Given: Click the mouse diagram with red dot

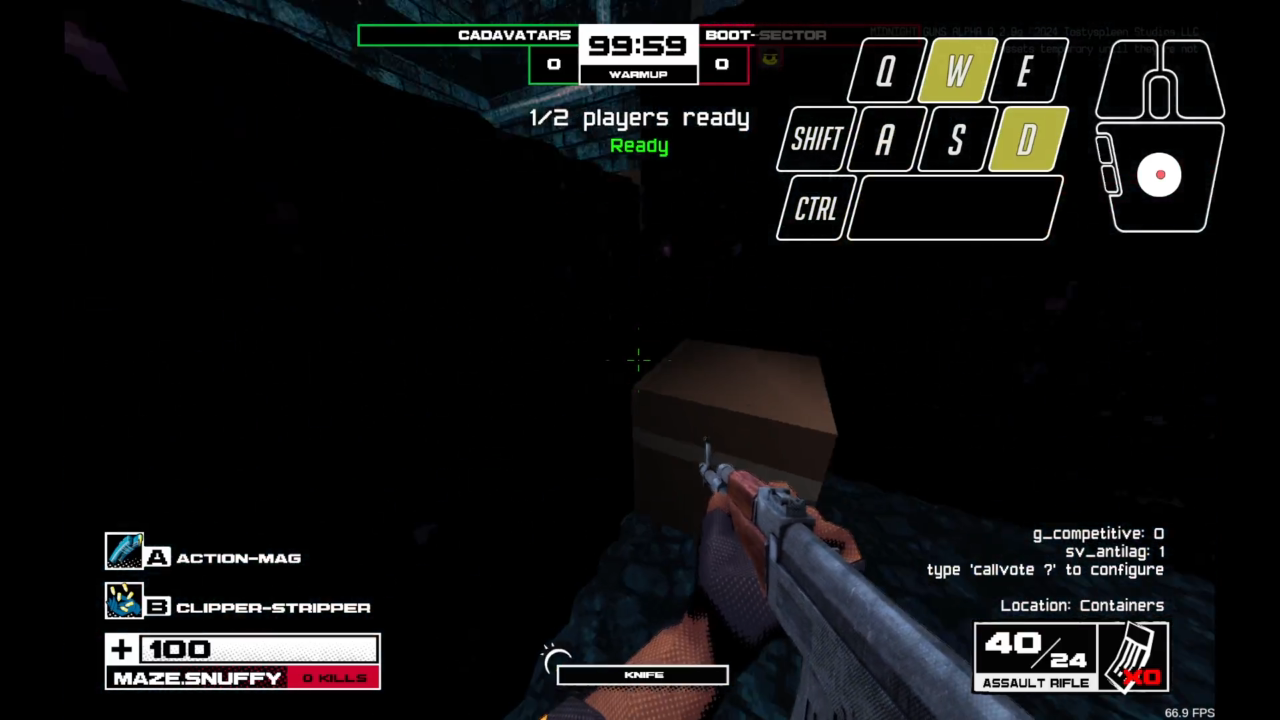Looking at the screenshot, I should (1159, 175).
